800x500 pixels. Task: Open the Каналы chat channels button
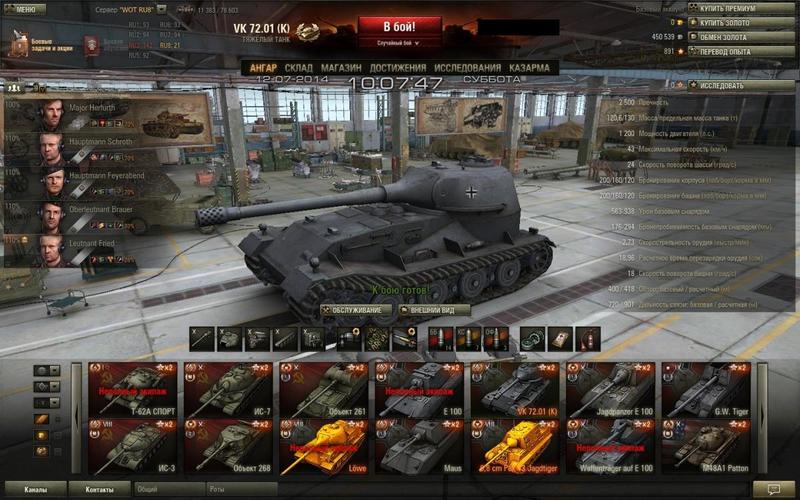[x=34, y=490]
